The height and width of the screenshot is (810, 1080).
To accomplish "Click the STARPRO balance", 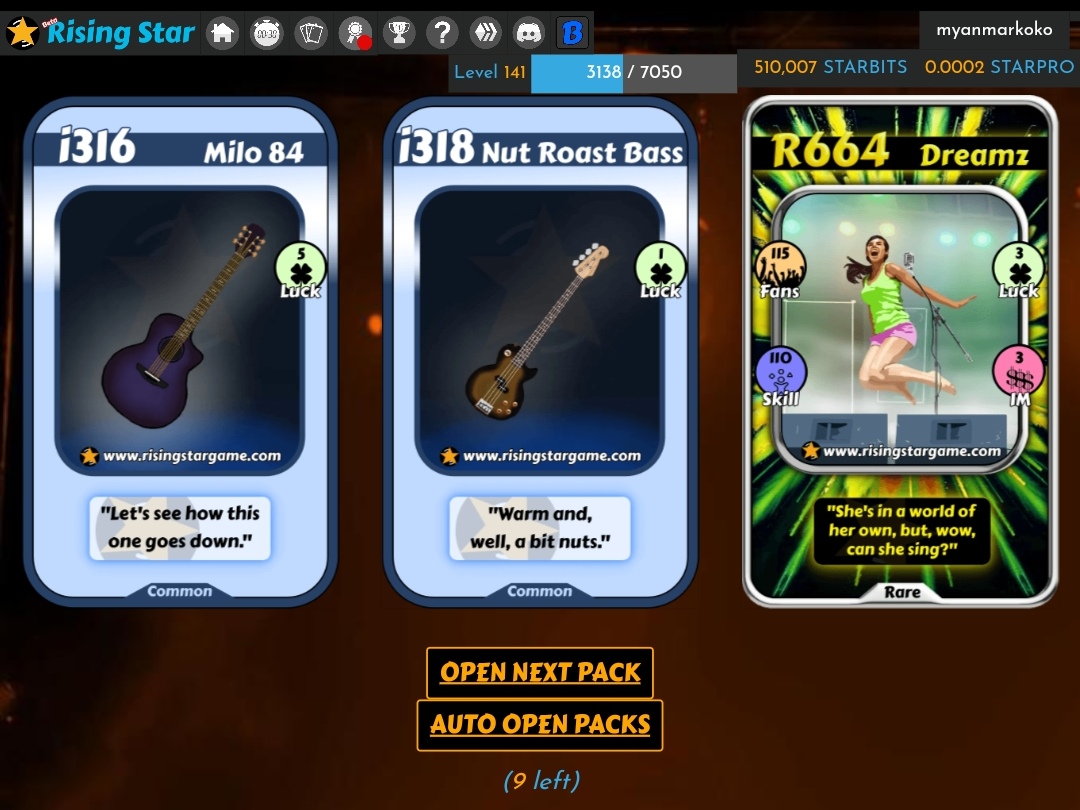I will (998, 68).
